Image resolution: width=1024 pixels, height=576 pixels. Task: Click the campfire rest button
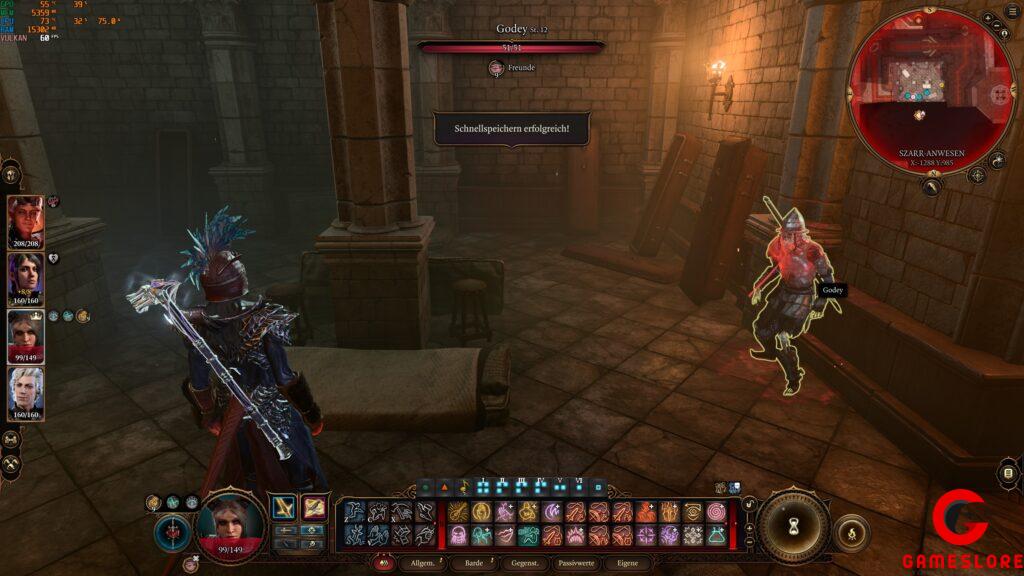(851, 533)
